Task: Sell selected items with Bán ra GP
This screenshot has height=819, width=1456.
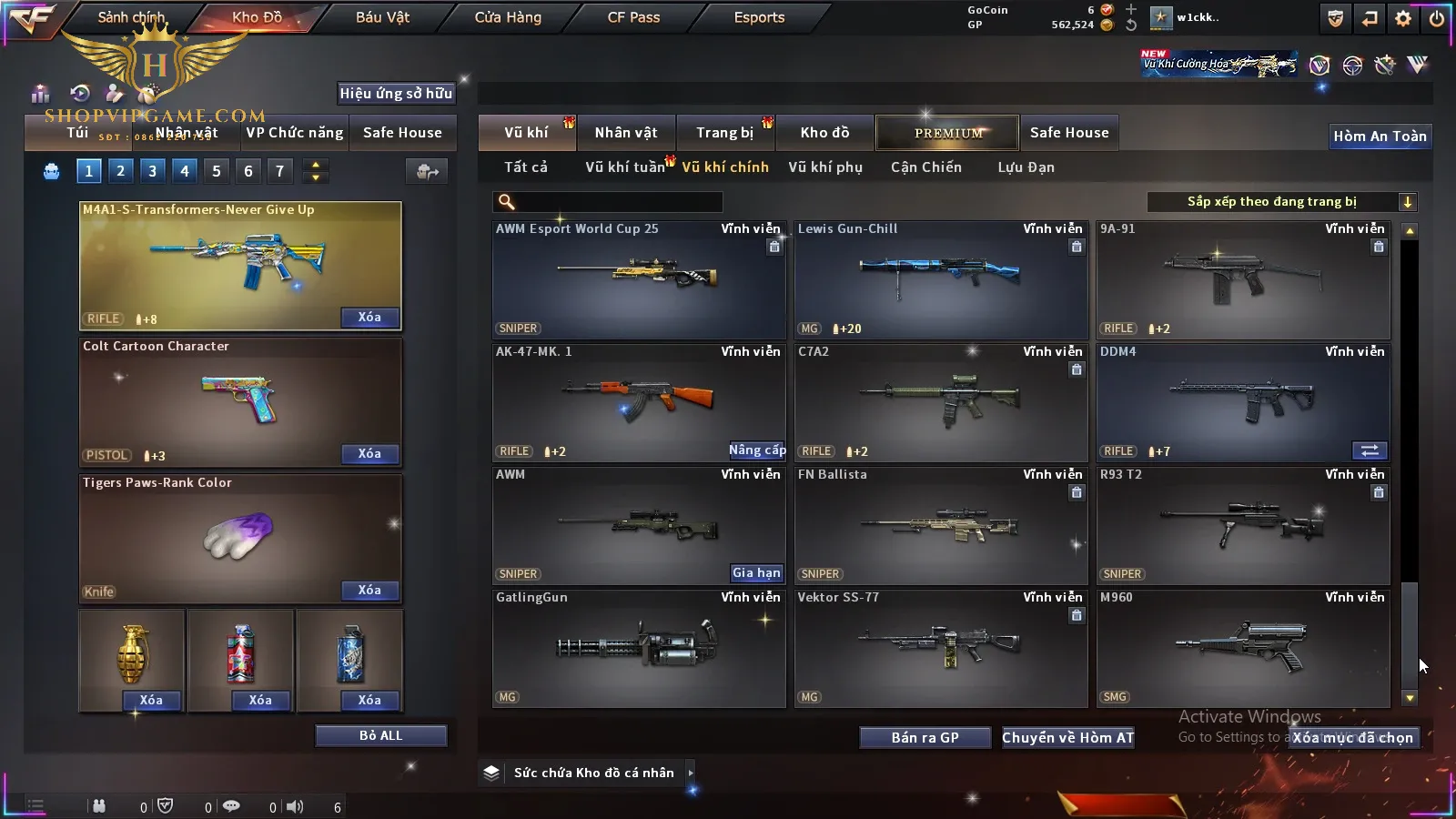Action: pos(925,738)
